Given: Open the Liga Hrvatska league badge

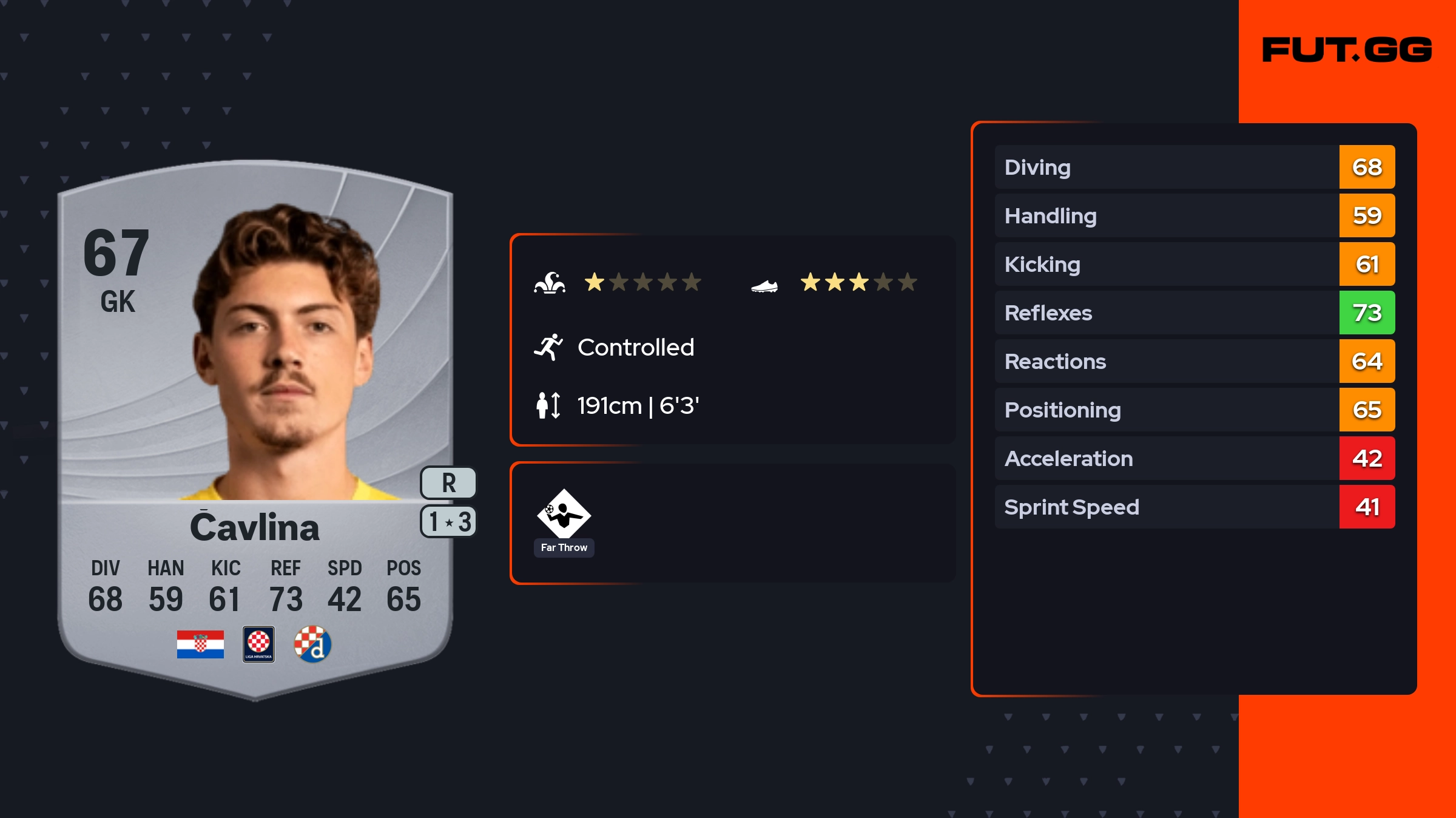Looking at the screenshot, I should click(x=258, y=644).
